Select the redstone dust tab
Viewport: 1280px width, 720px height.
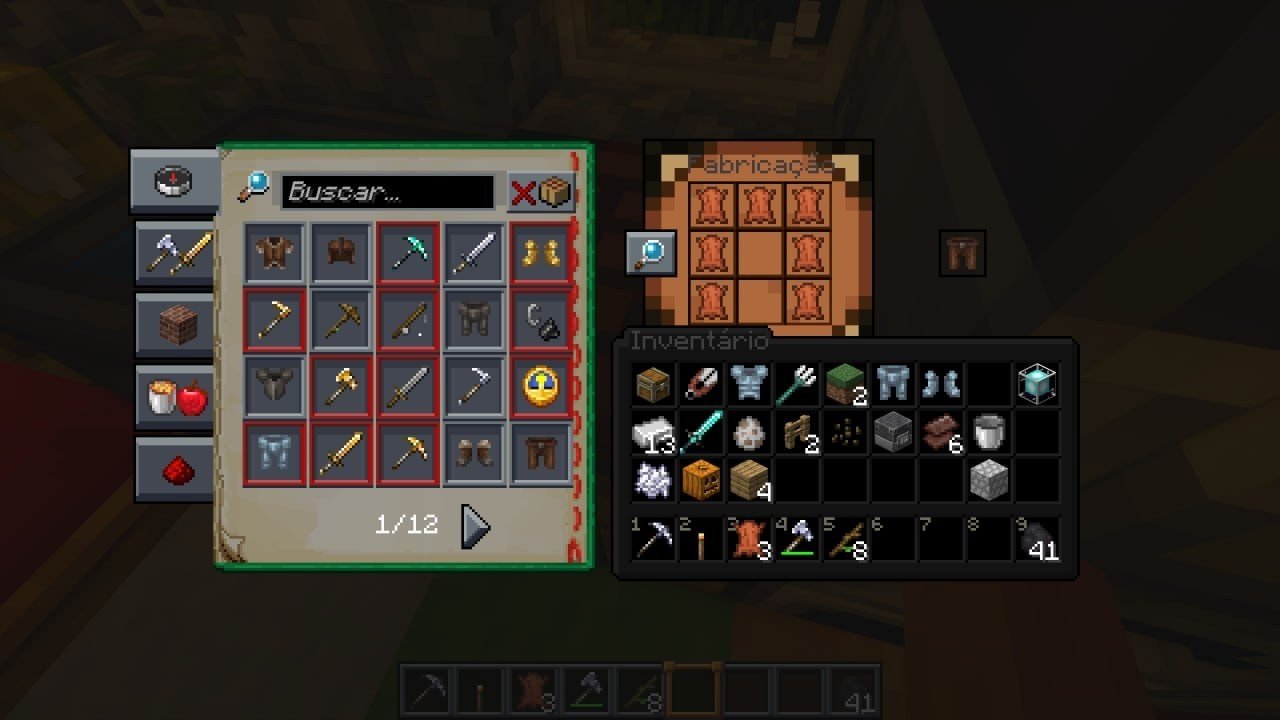tap(176, 470)
